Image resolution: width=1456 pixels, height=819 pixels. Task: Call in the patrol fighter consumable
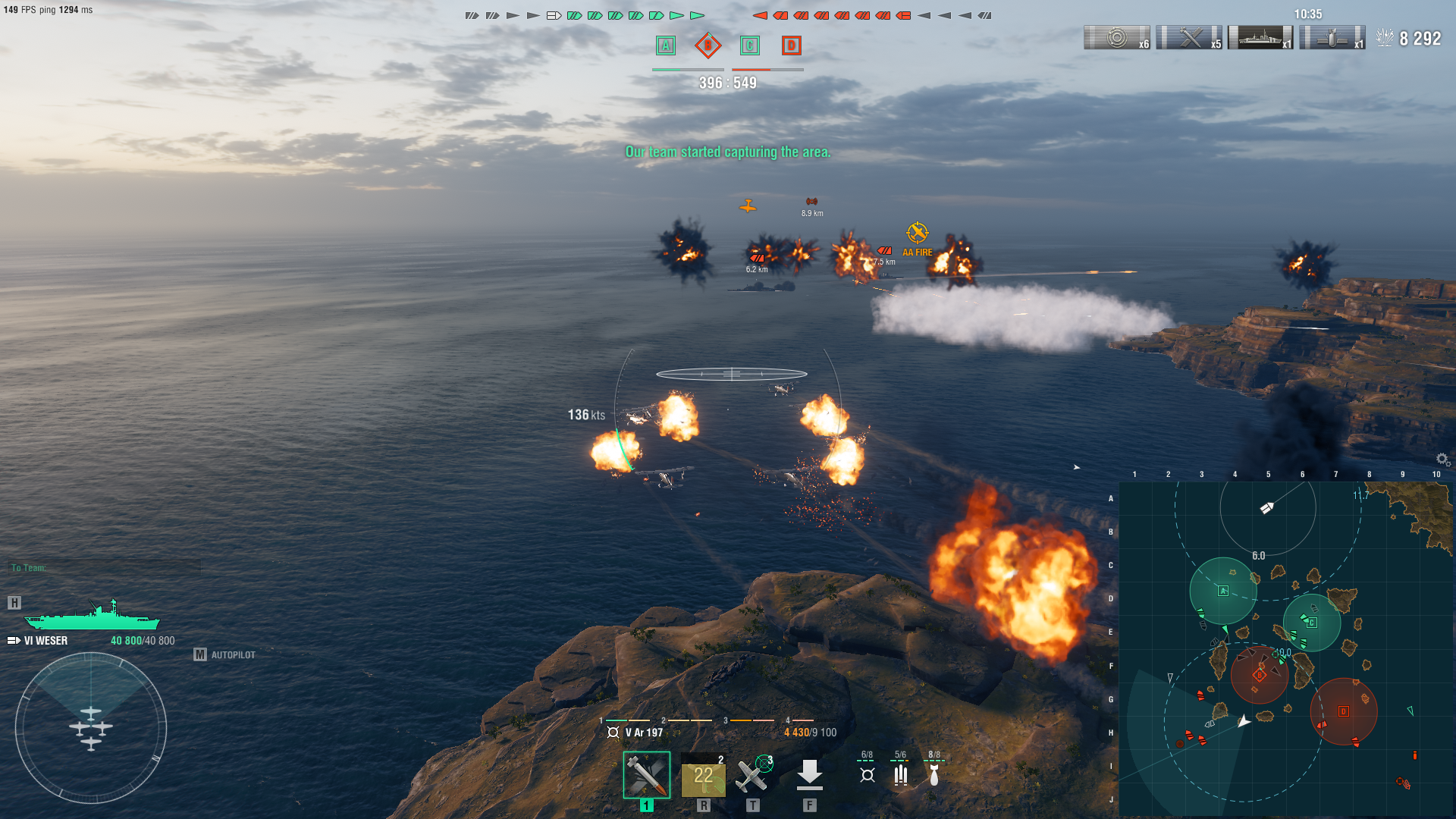pyautogui.click(x=752, y=775)
